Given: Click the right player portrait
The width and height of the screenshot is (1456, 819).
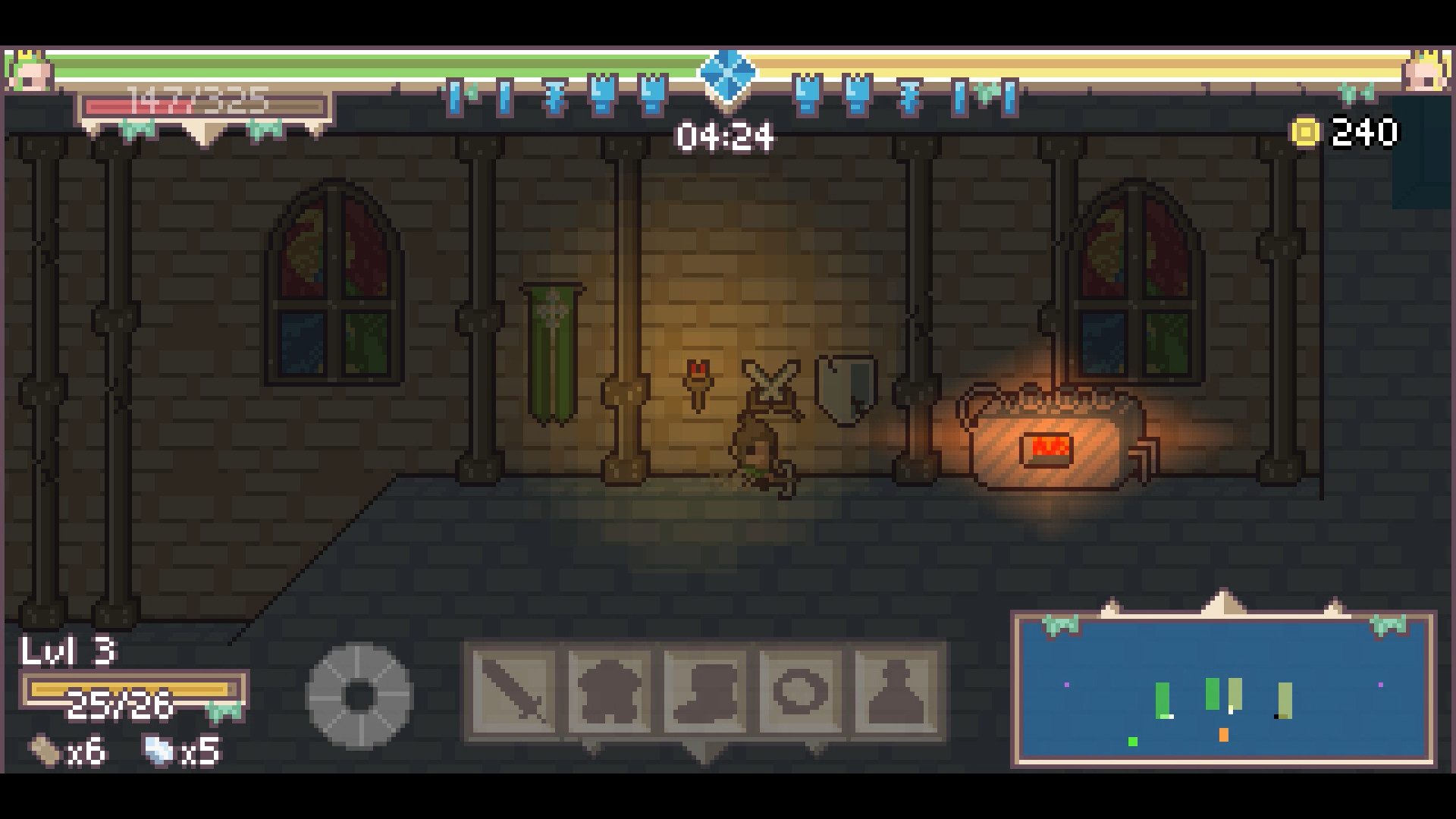Looking at the screenshot, I should coord(1426,72).
